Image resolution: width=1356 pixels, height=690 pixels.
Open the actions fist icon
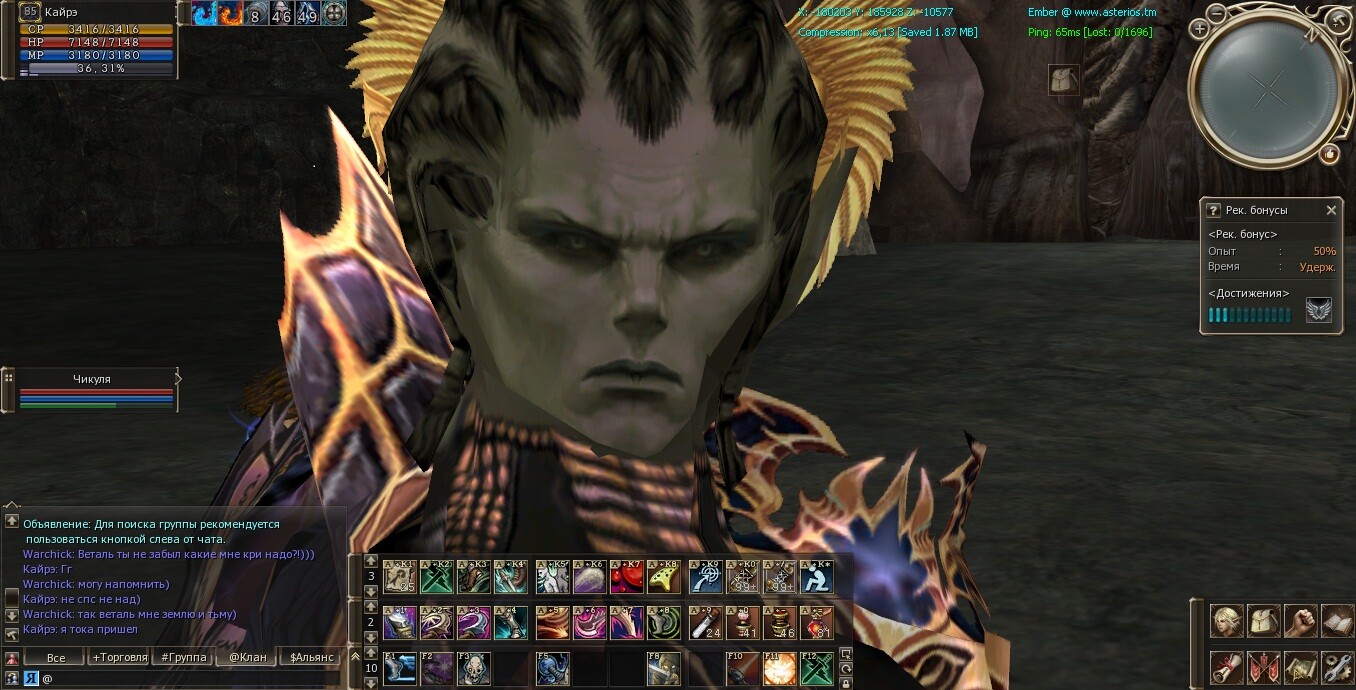click(1300, 621)
